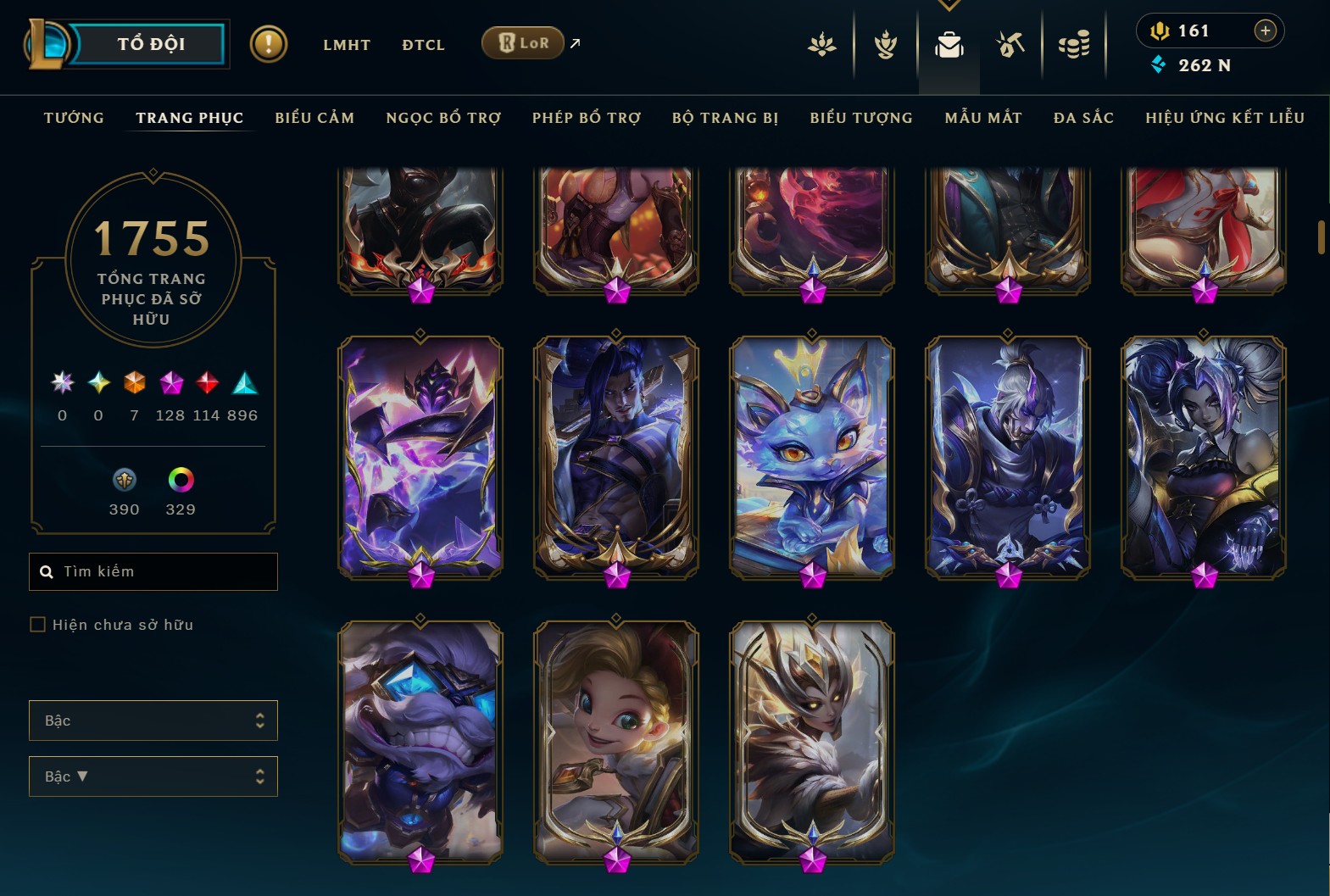
Task: Switch to the MẪU MẮT tab
Action: point(984,118)
